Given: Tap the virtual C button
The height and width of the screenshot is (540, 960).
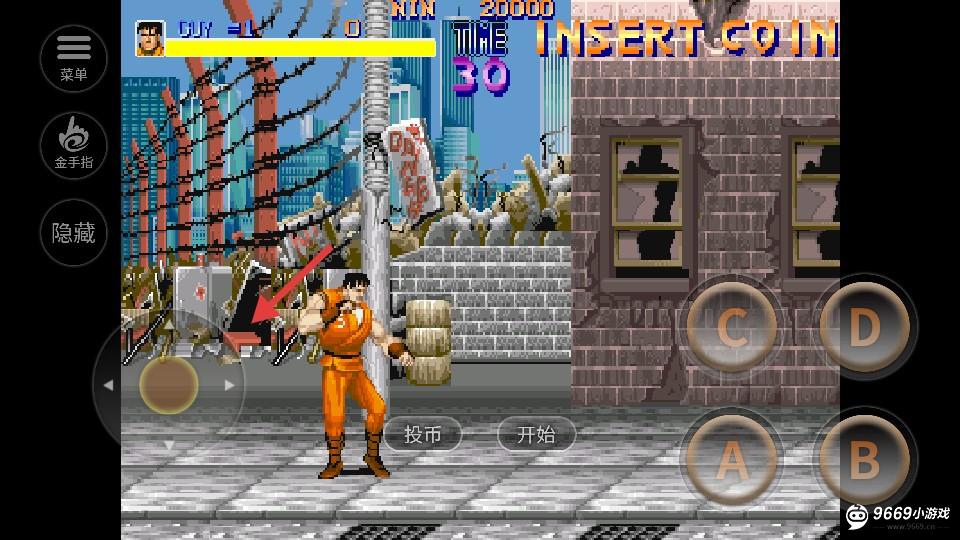Looking at the screenshot, I should (733, 328).
